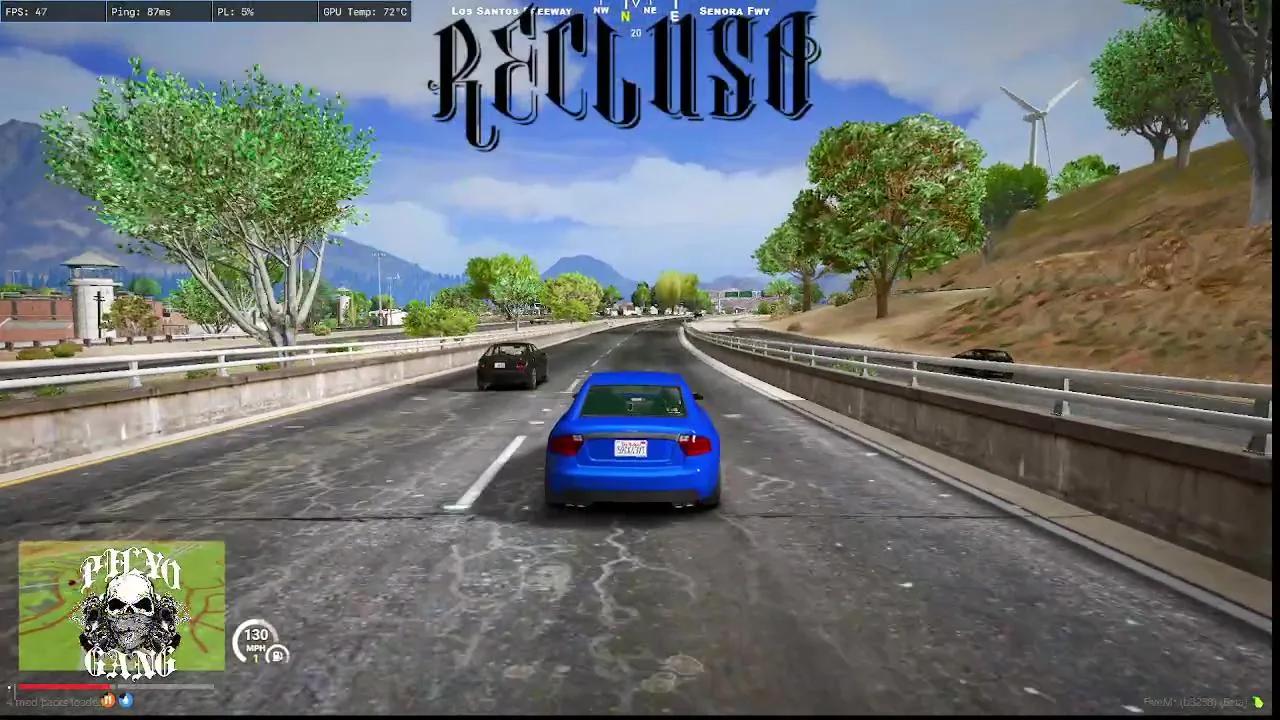1280x720 pixels.
Task: Click the fuel pump icon on the speedometer
Action: 277,656
